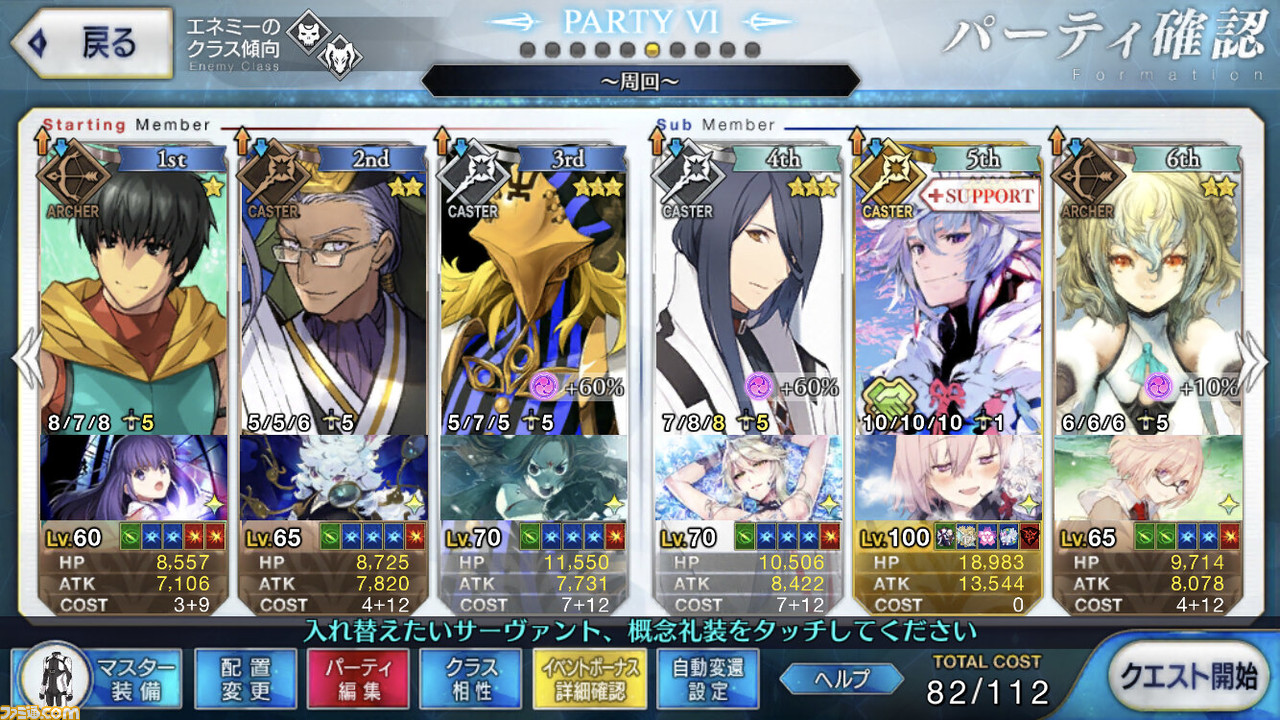Select the 1st slot Archer servant card
Image resolution: width=1280 pixels, height=720 pixels.
coord(134,290)
